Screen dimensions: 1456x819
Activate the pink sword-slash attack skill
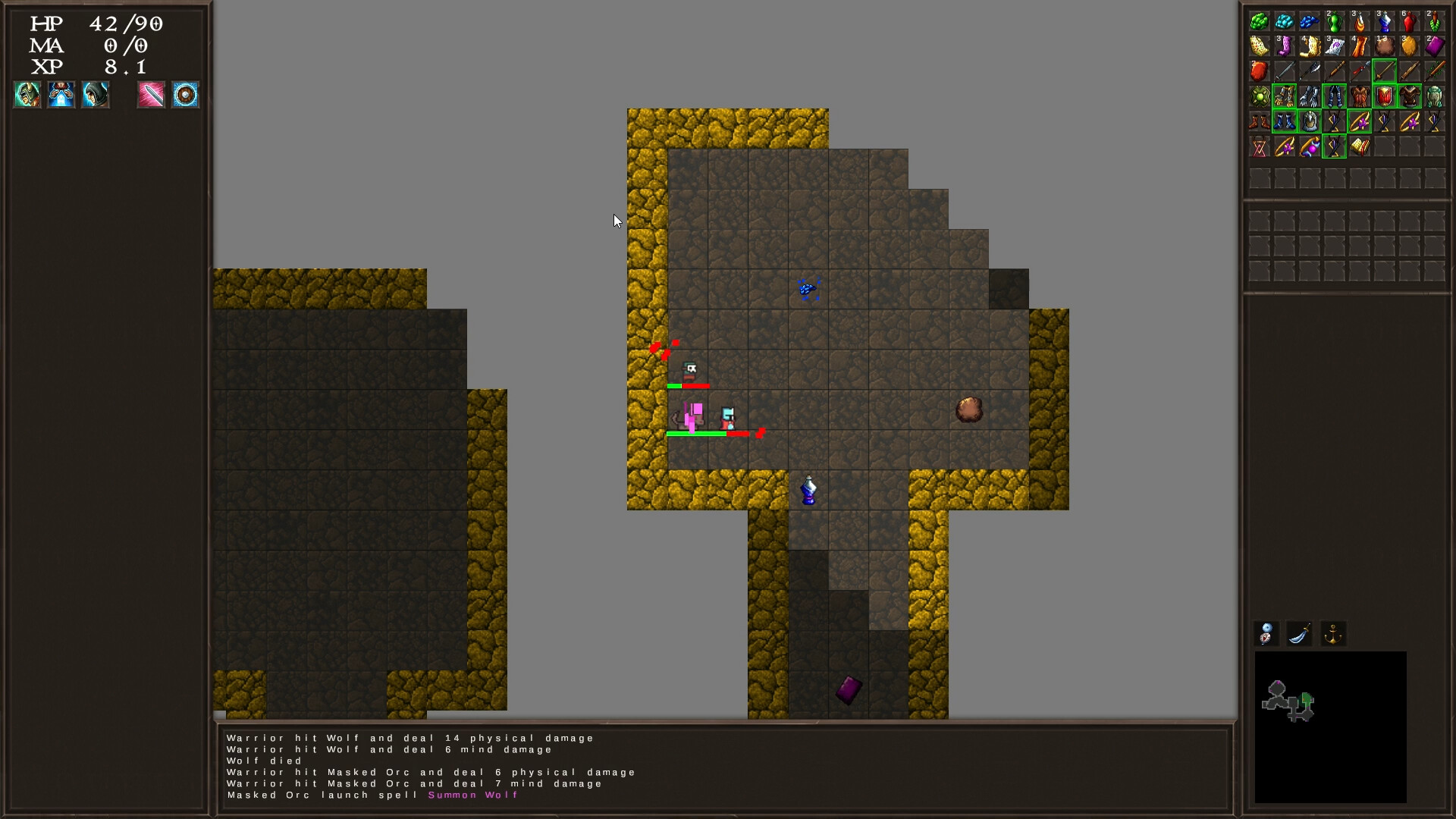tap(151, 94)
